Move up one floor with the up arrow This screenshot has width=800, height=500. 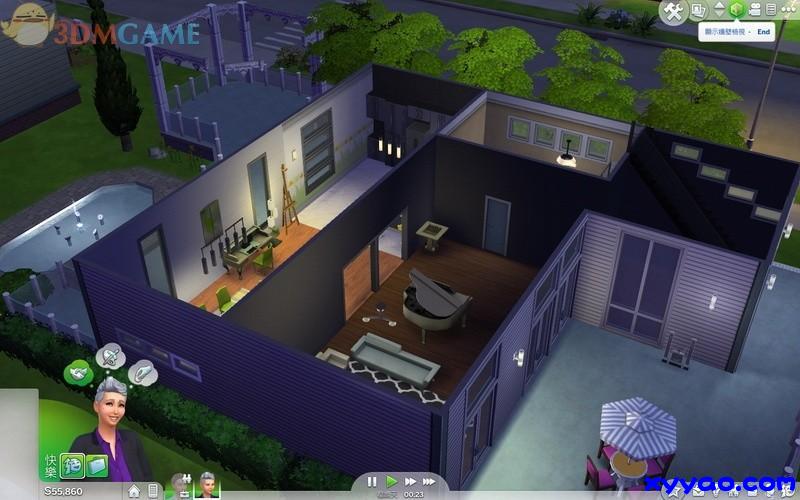click(718, 6)
